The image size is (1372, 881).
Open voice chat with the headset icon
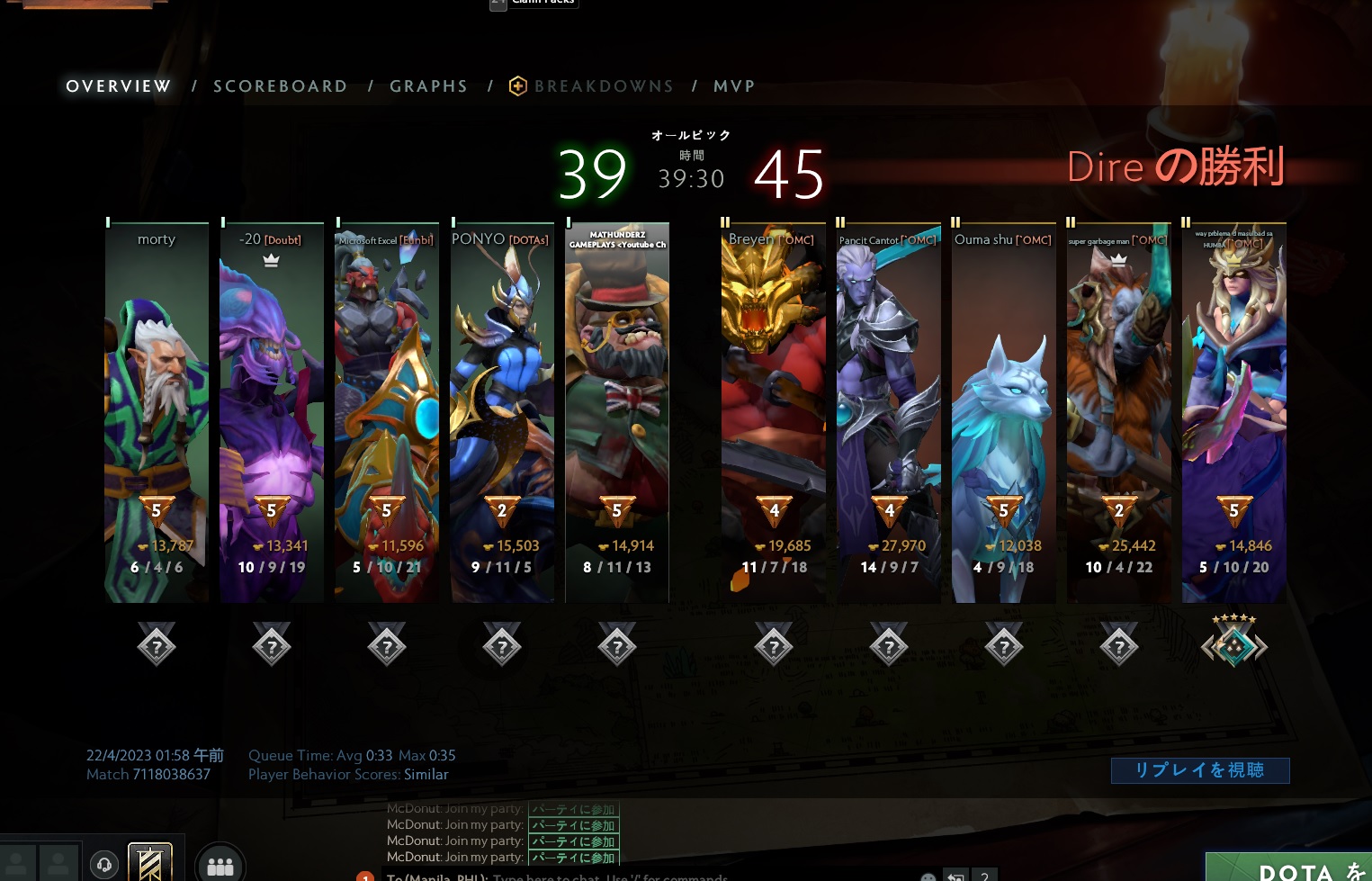click(x=104, y=864)
